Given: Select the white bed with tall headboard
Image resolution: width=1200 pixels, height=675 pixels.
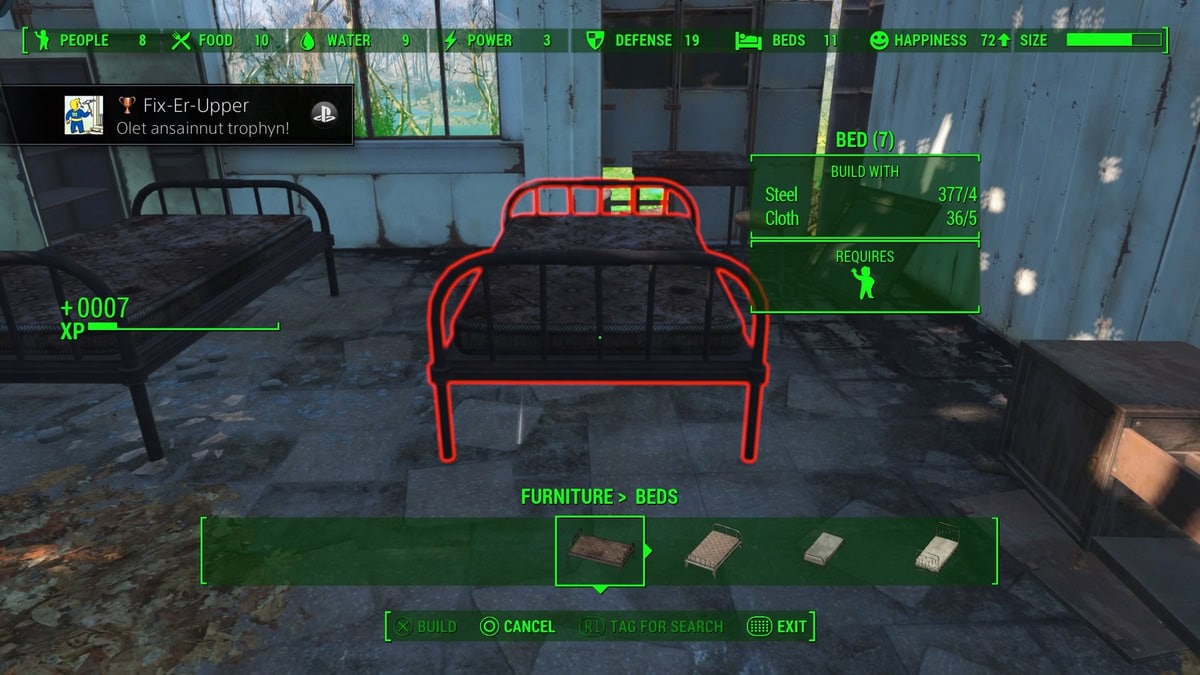Looking at the screenshot, I should [x=938, y=547].
